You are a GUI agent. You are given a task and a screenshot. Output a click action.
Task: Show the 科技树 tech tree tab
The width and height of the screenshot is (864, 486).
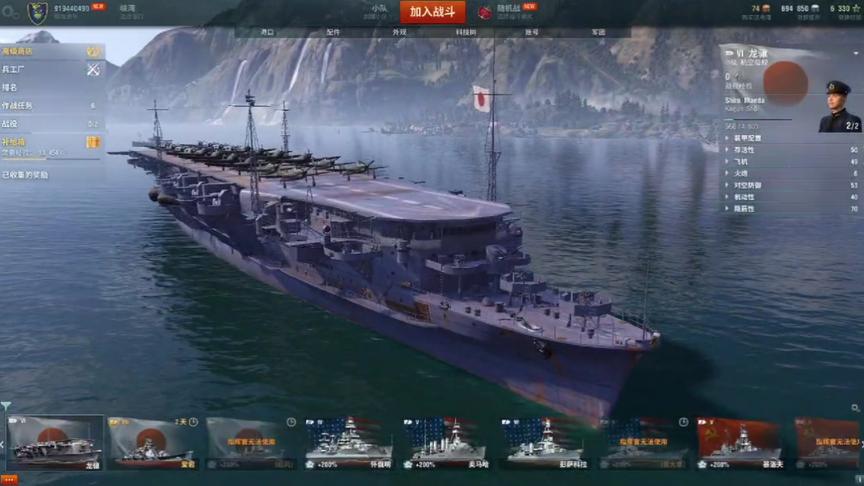click(x=466, y=32)
